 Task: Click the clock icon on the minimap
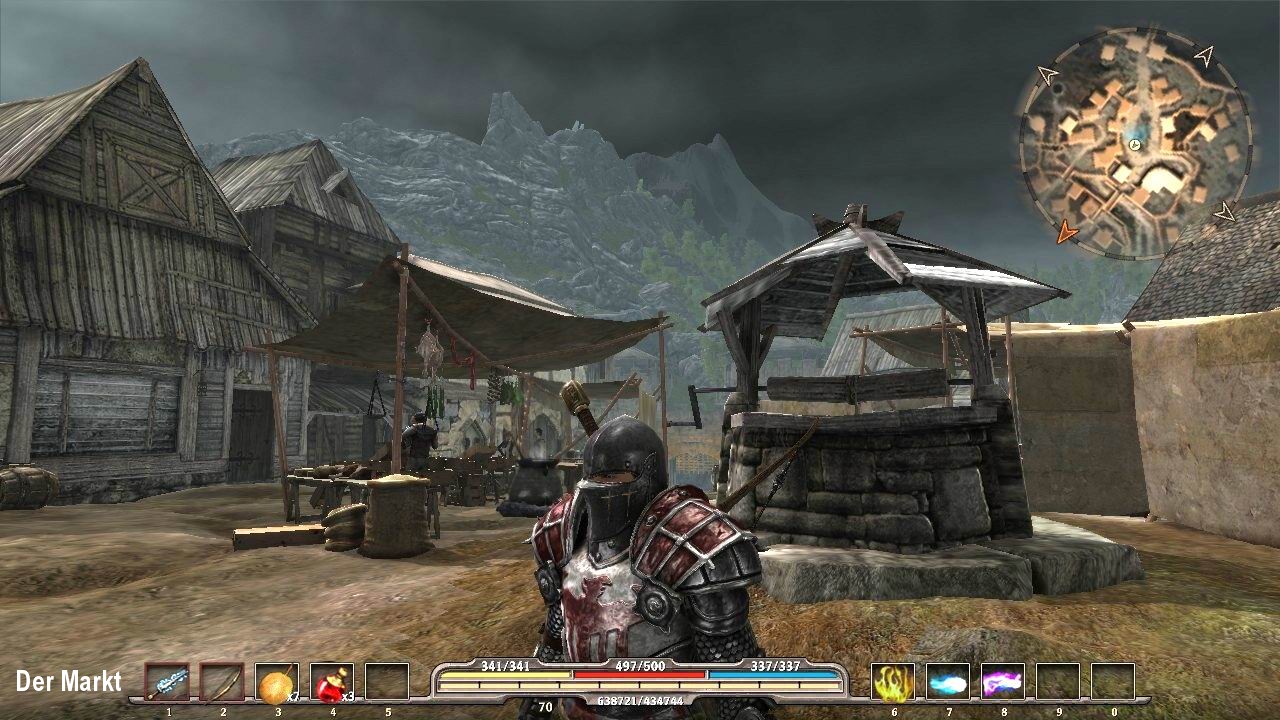(x=1133, y=146)
